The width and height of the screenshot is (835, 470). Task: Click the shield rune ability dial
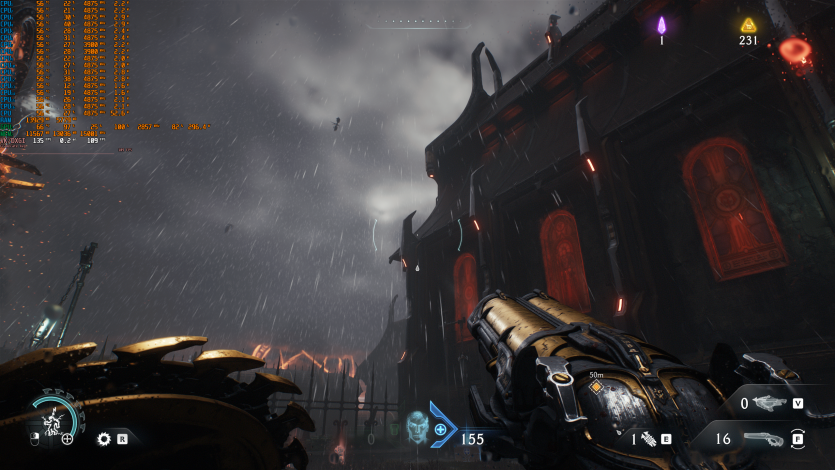point(50,420)
